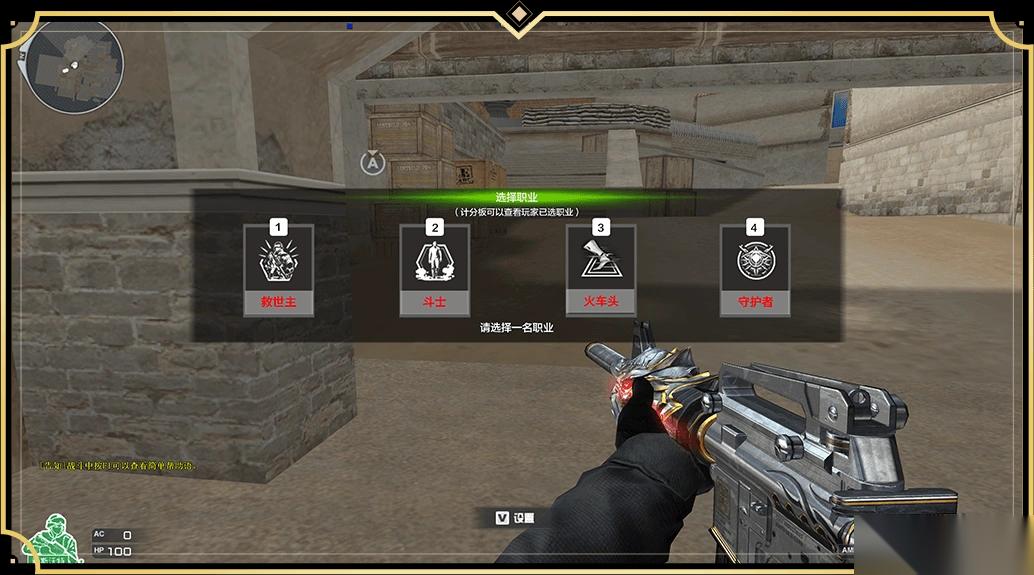1034x575 pixels.
Task: Choose the 救世主 class card
Action: pos(278,269)
